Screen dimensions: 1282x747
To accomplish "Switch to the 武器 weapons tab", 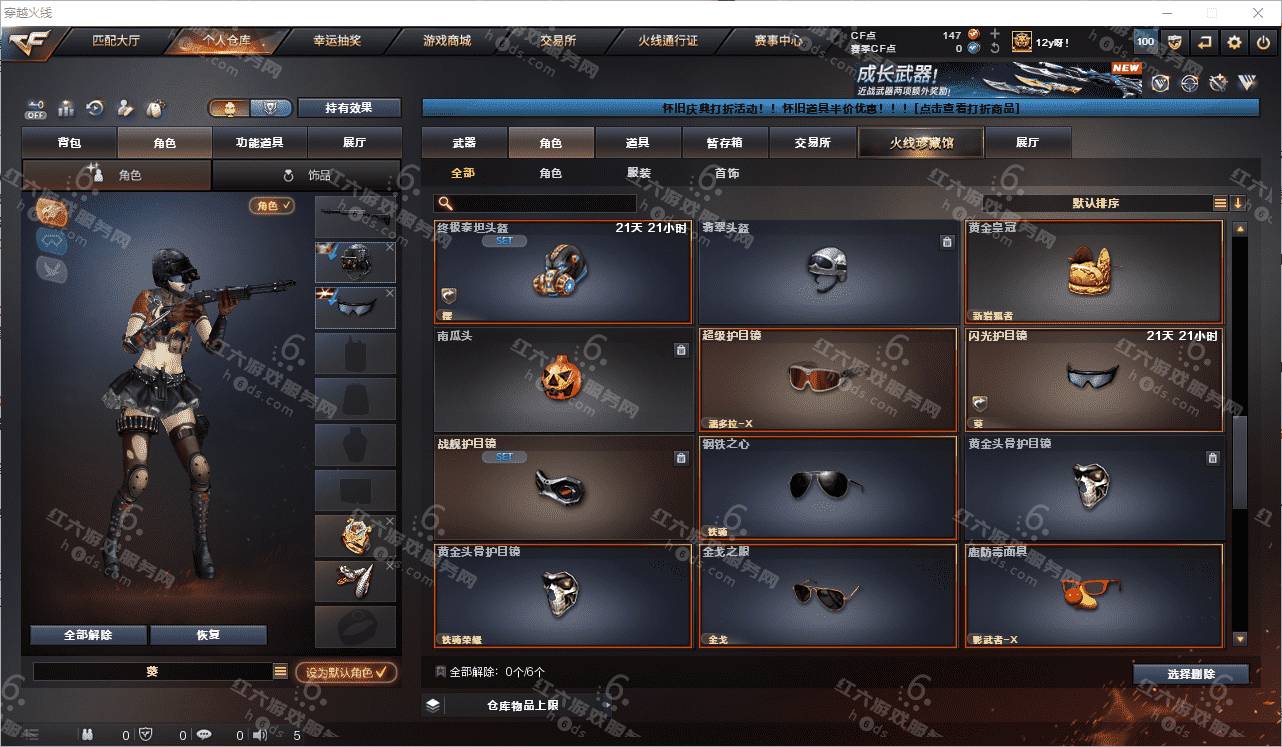I will tap(464, 143).
